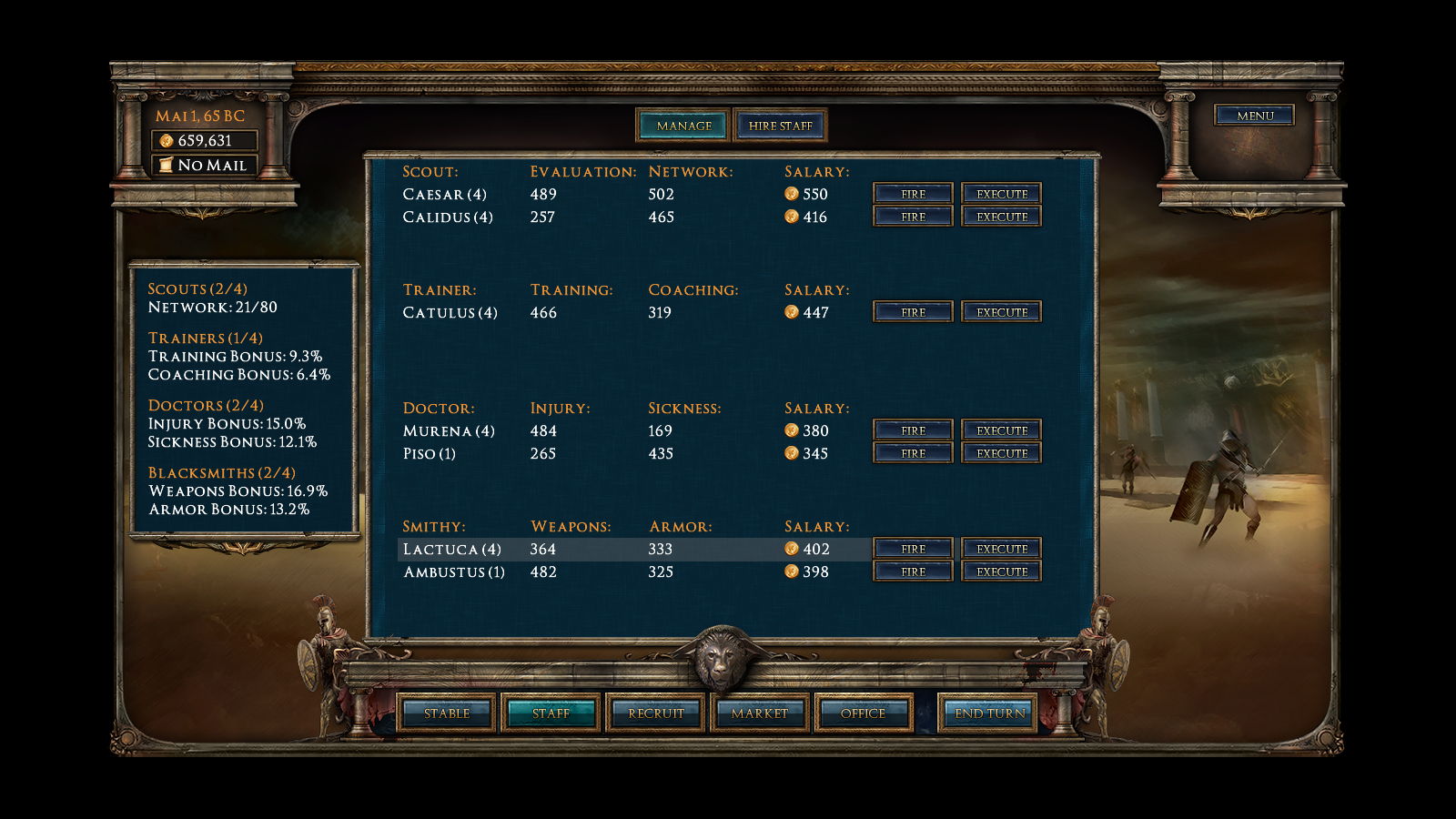Screen dimensions: 1456x819
Task: Click the Staff navigation button
Action: (x=551, y=713)
